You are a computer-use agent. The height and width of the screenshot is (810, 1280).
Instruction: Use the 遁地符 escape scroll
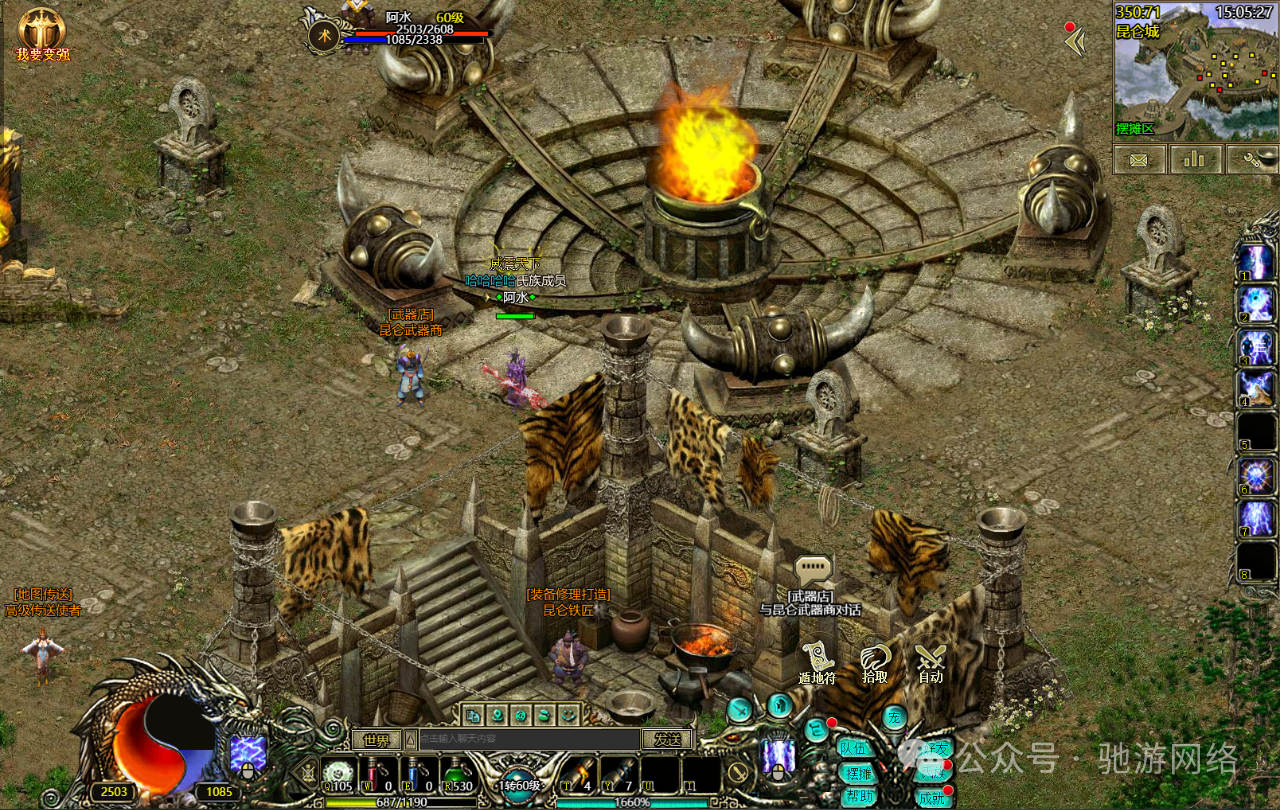click(x=817, y=661)
